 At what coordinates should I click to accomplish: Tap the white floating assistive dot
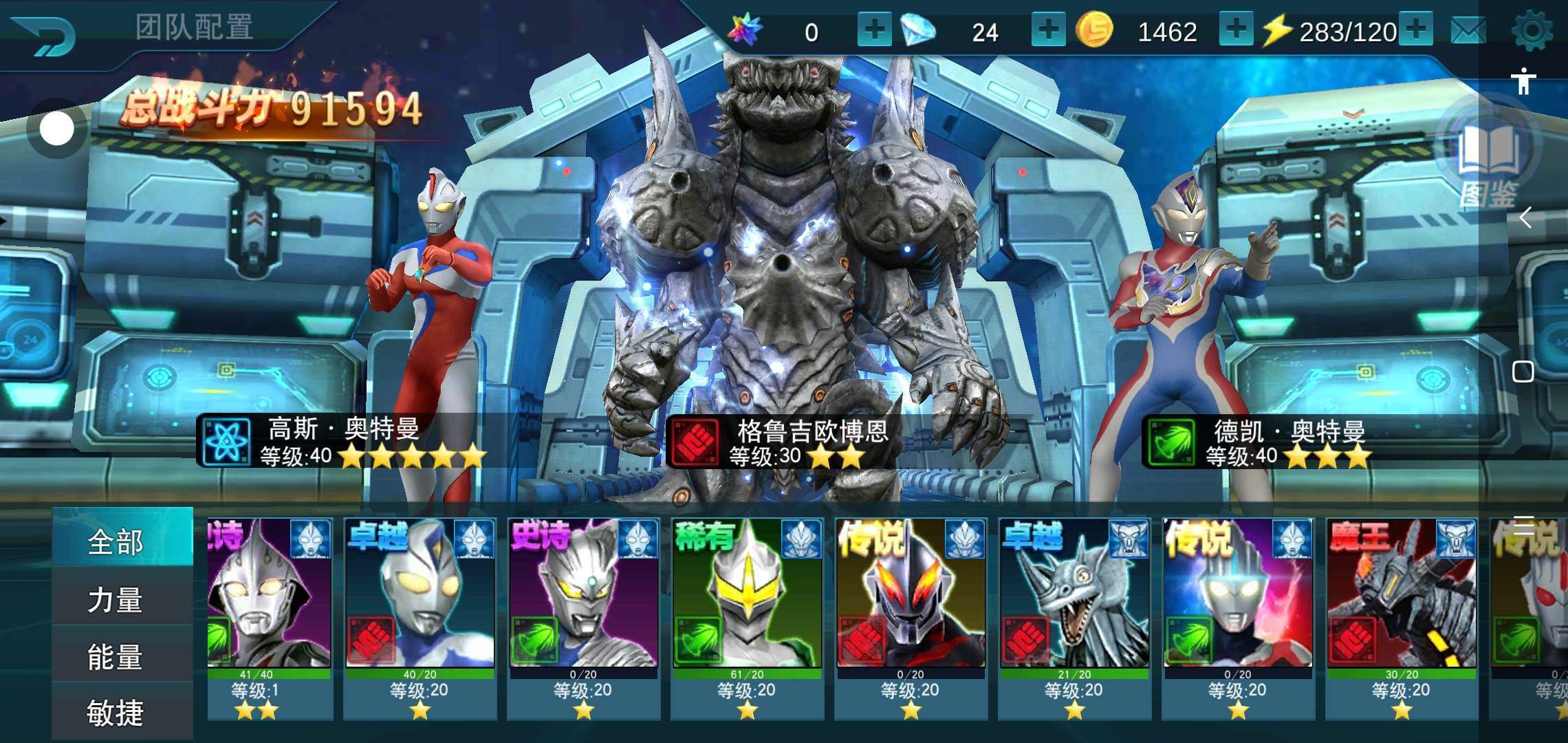click(x=56, y=129)
